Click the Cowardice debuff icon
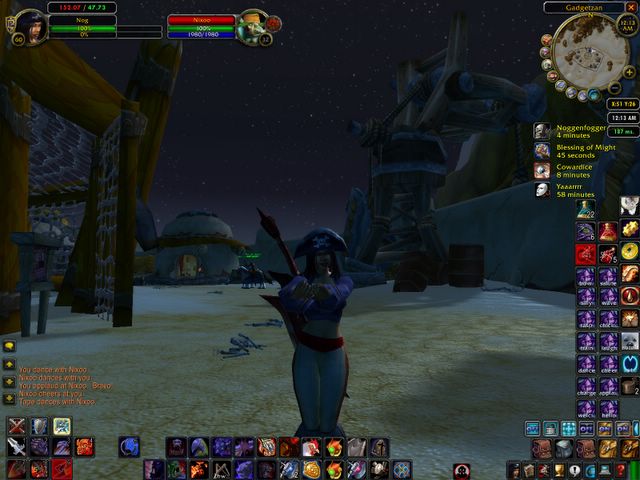This screenshot has height=480, width=640. click(541, 170)
